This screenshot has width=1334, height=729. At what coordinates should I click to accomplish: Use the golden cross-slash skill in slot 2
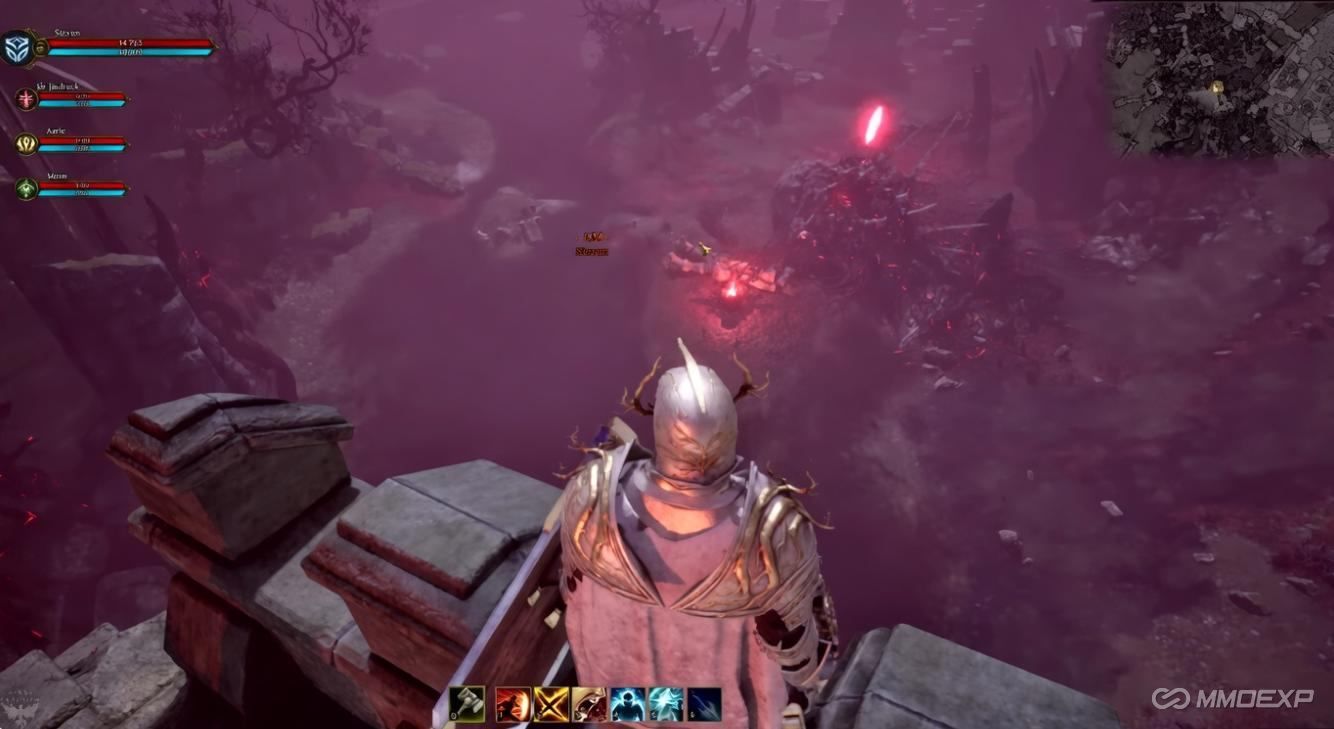pos(549,707)
